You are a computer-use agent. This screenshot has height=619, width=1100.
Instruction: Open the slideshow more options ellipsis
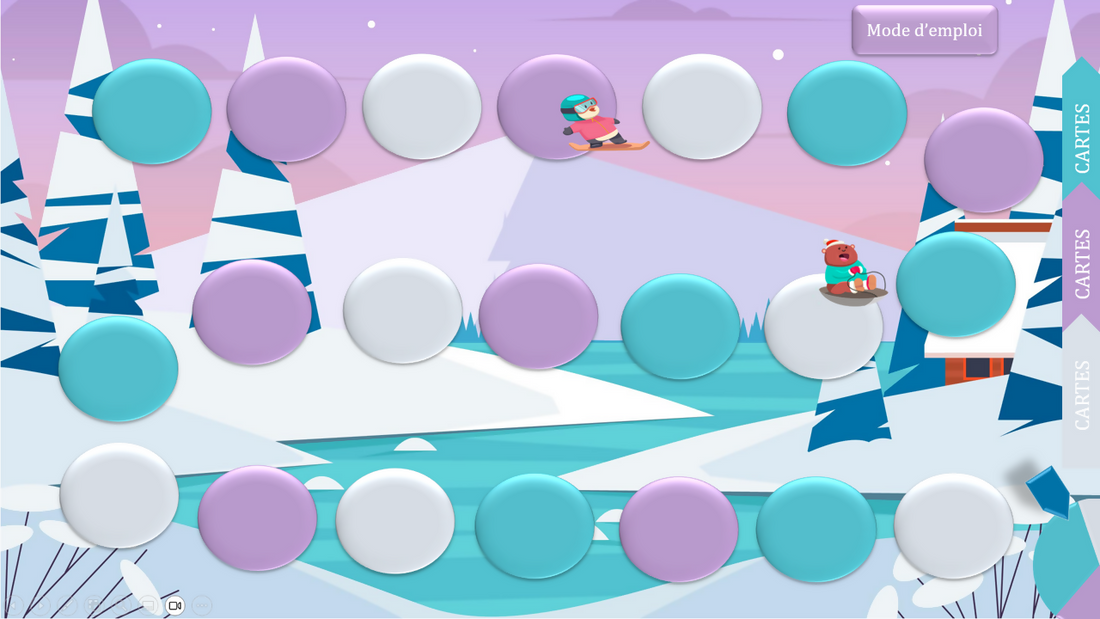(202, 605)
